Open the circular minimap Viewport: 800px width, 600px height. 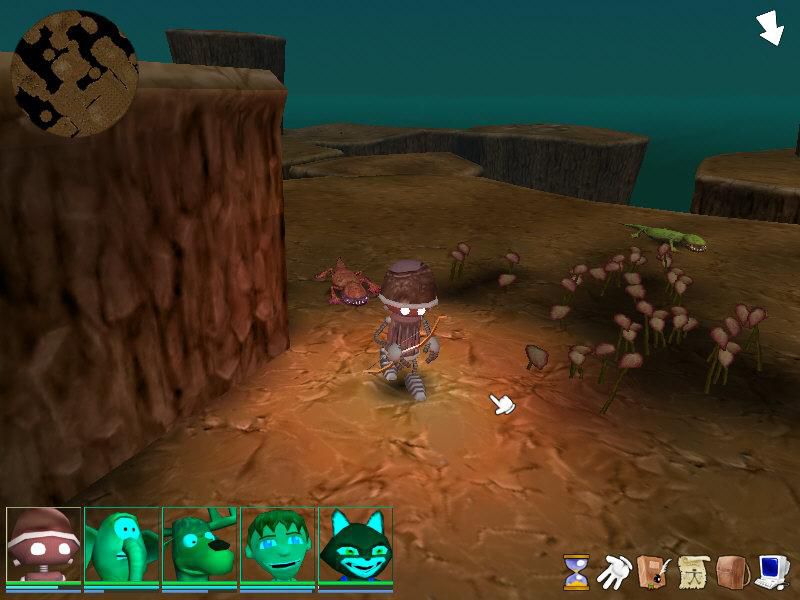click(74, 74)
